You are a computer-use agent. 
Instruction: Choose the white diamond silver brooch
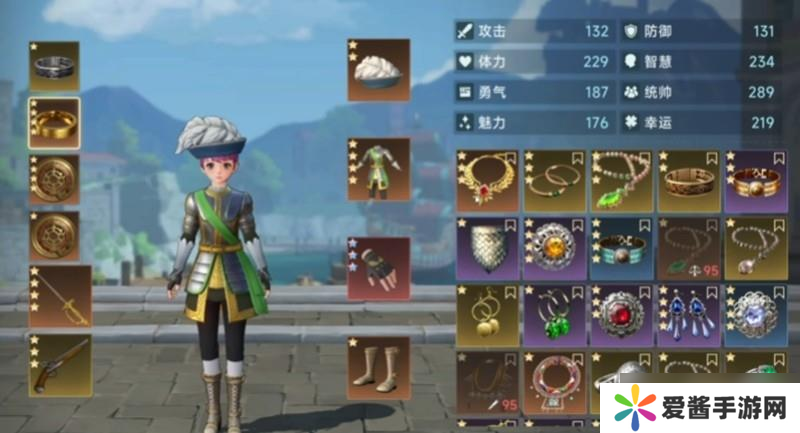pyautogui.click(x=755, y=313)
